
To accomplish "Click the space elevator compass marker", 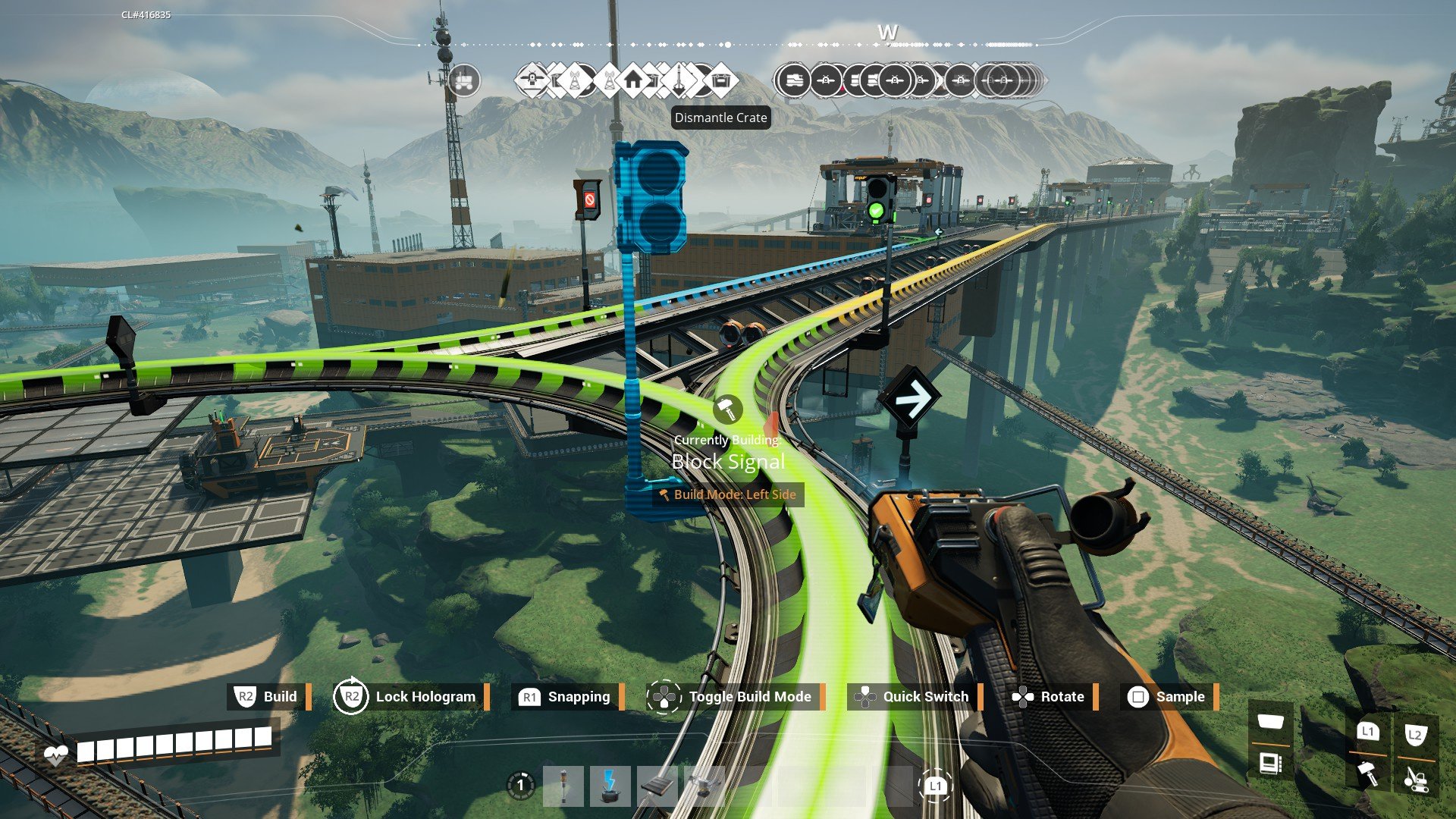I will (x=679, y=80).
